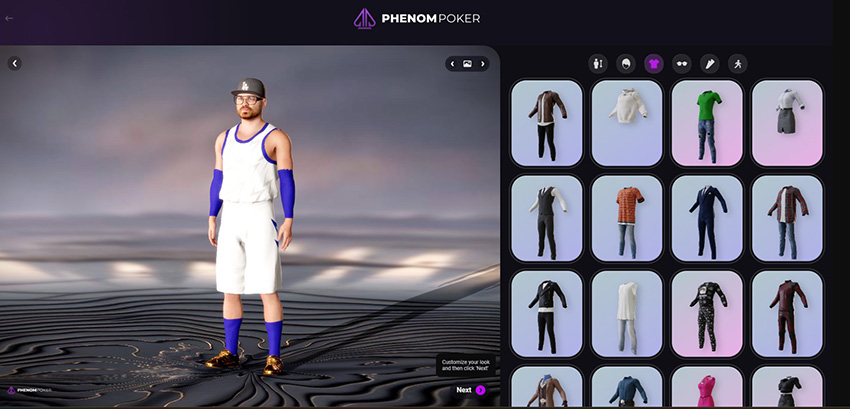Viewport: 850px width, 409px height.
Task: Select the white hoodie outfit
Action: pyautogui.click(x=627, y=123)
